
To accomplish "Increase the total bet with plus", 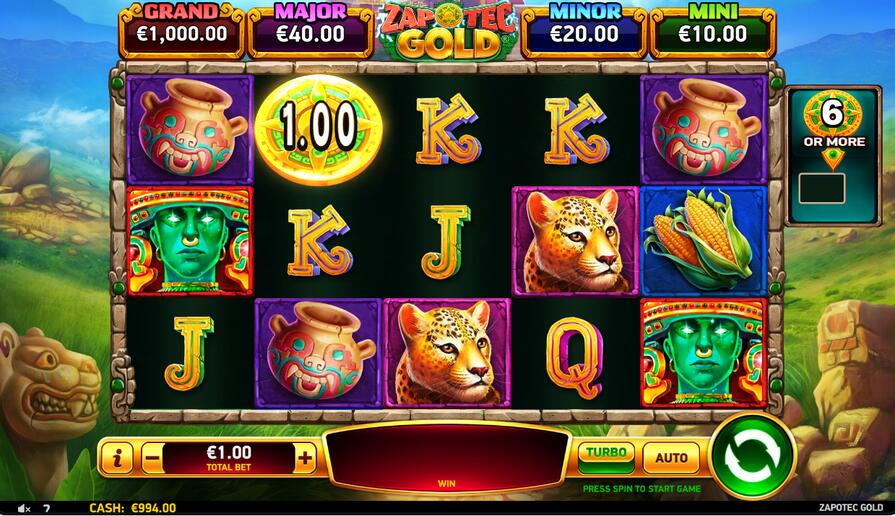I will (306, 459).
